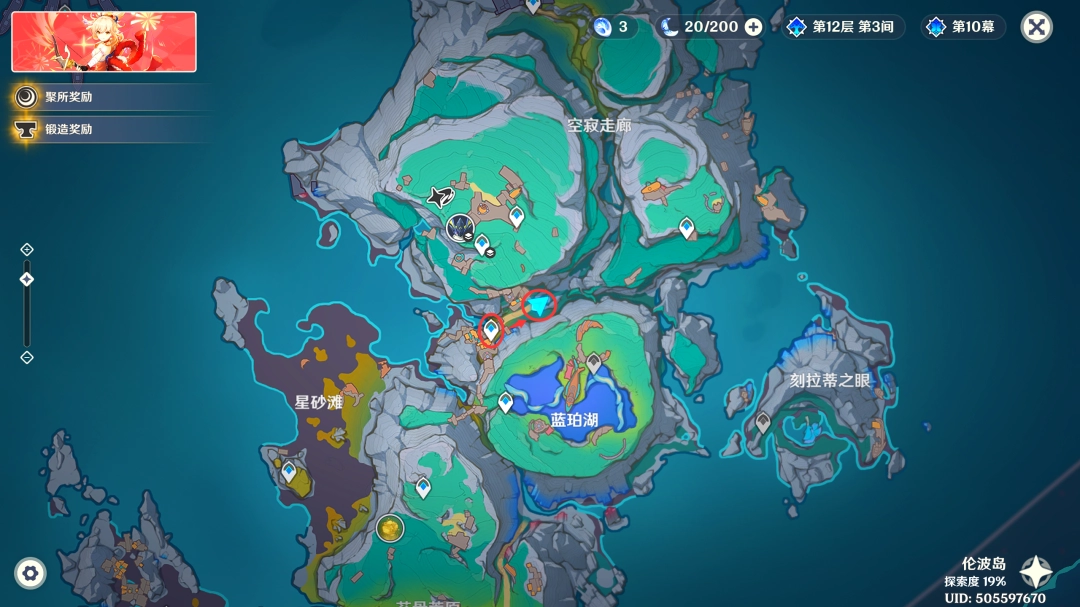Add Original Resin with the plus button
This screenshot has height=607, width=1080.
[753, 27]
